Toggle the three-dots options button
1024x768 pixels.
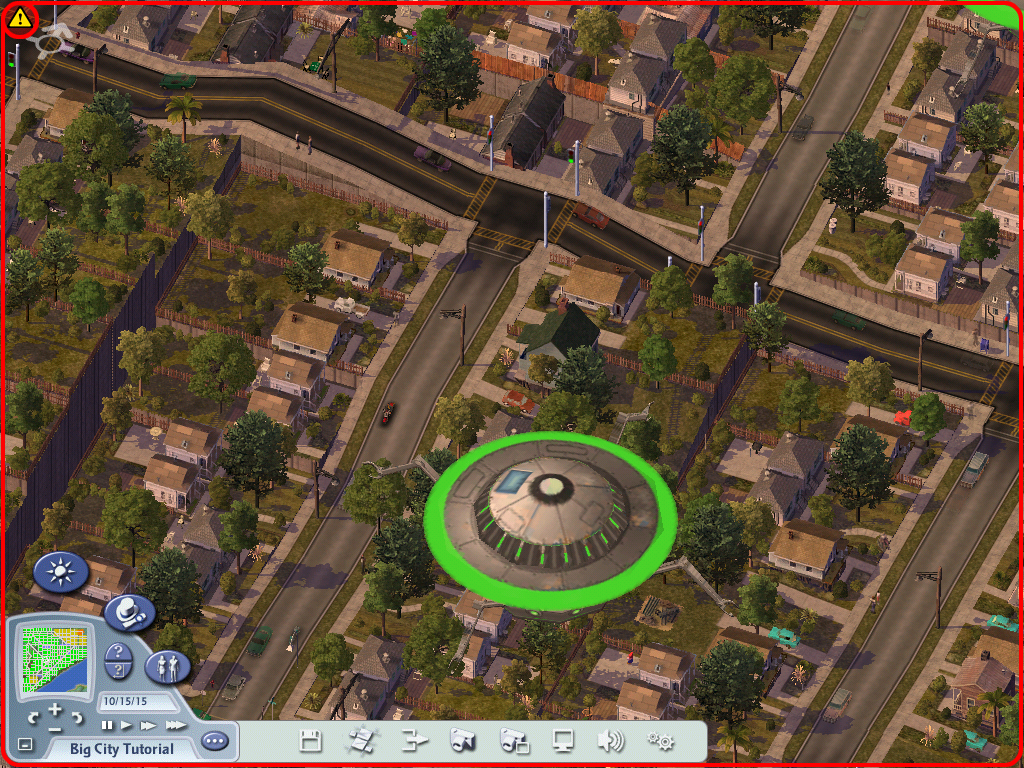pos(215,741)
